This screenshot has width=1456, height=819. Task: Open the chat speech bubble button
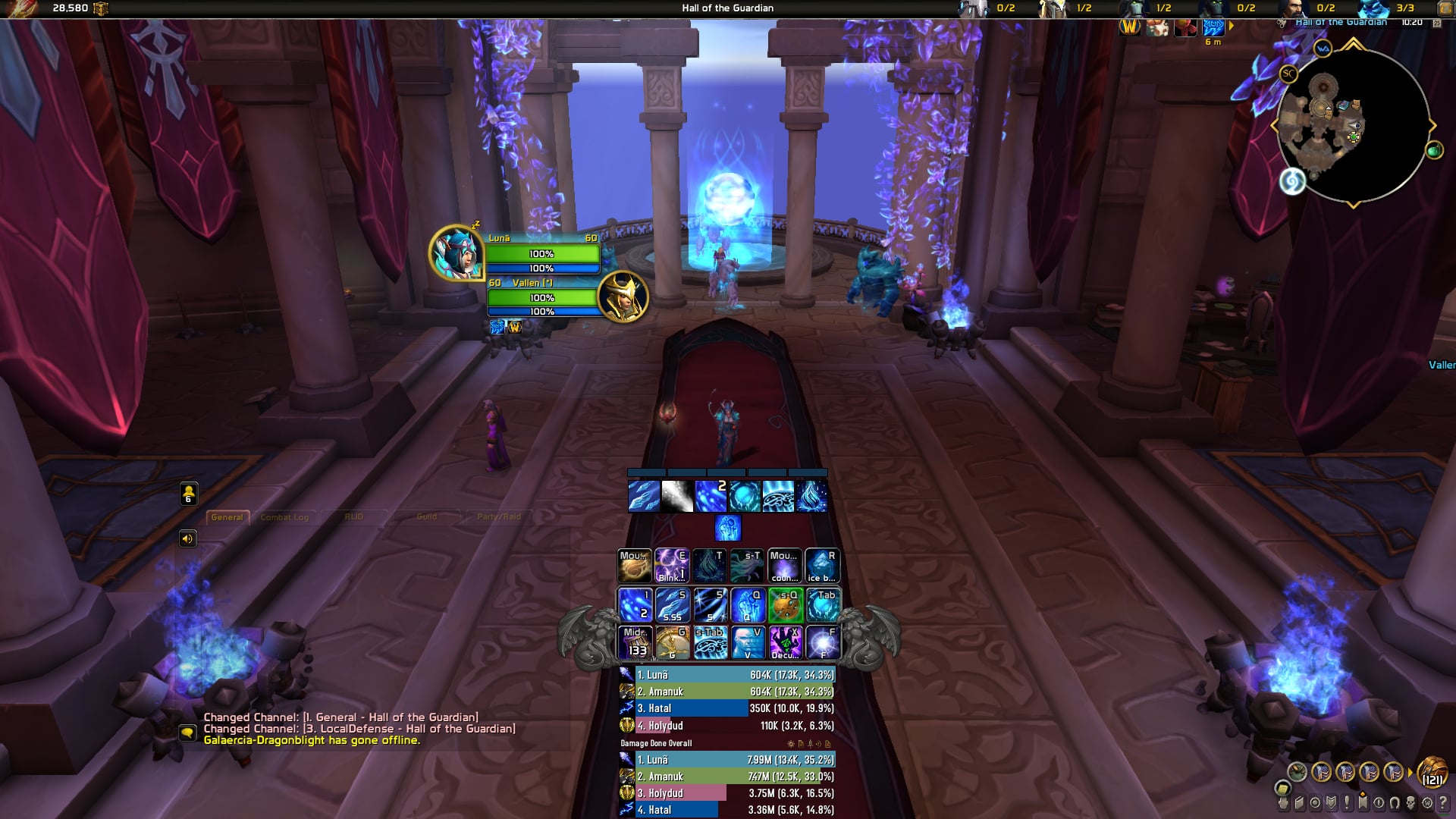187,733
